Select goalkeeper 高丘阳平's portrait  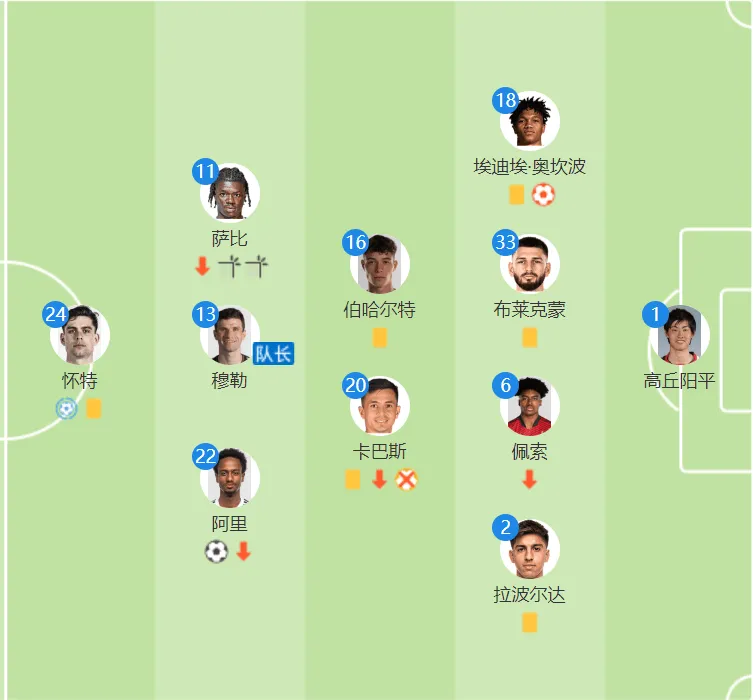[680, 336]
